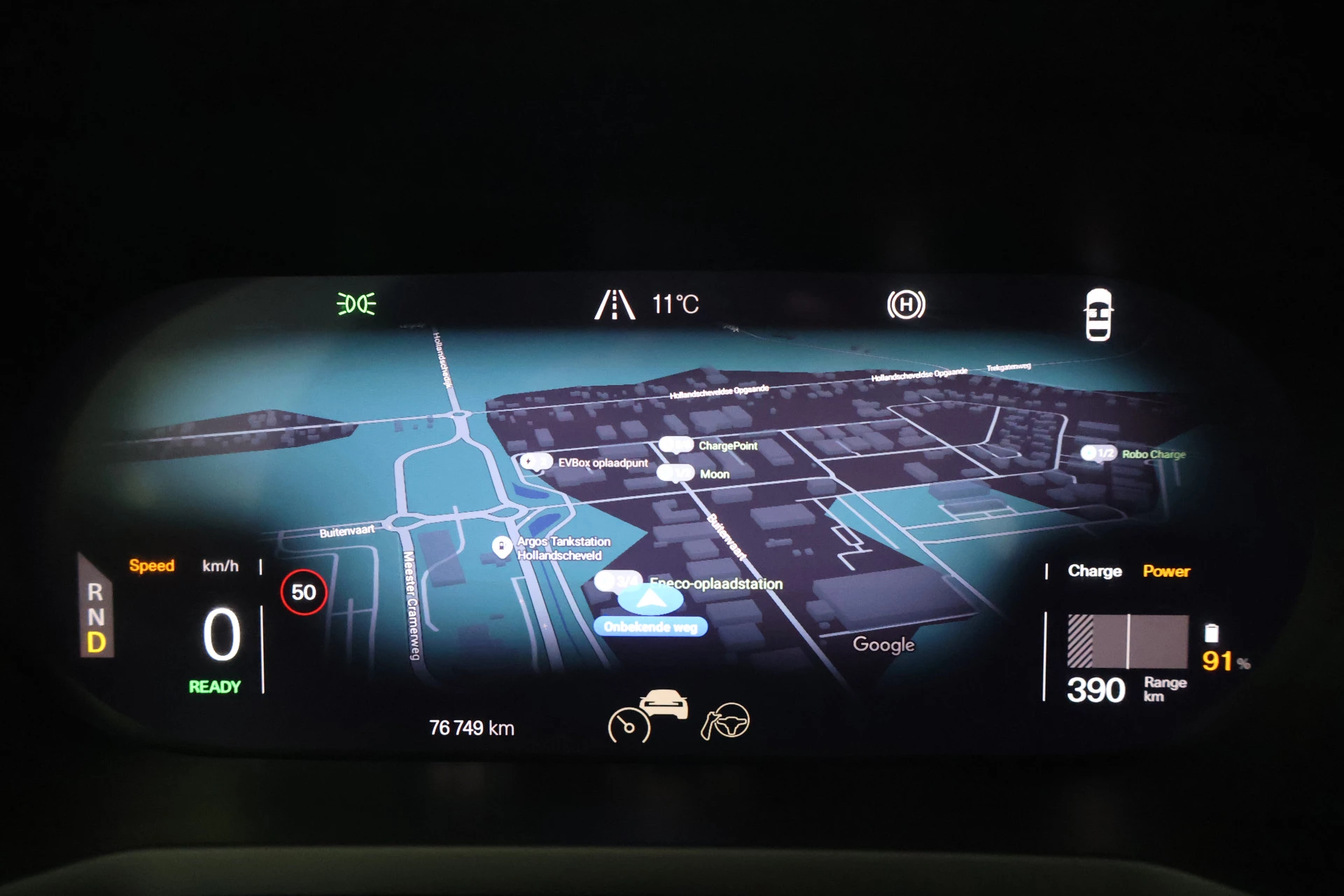Select the Robo Charge map marker

(1099, 454)
